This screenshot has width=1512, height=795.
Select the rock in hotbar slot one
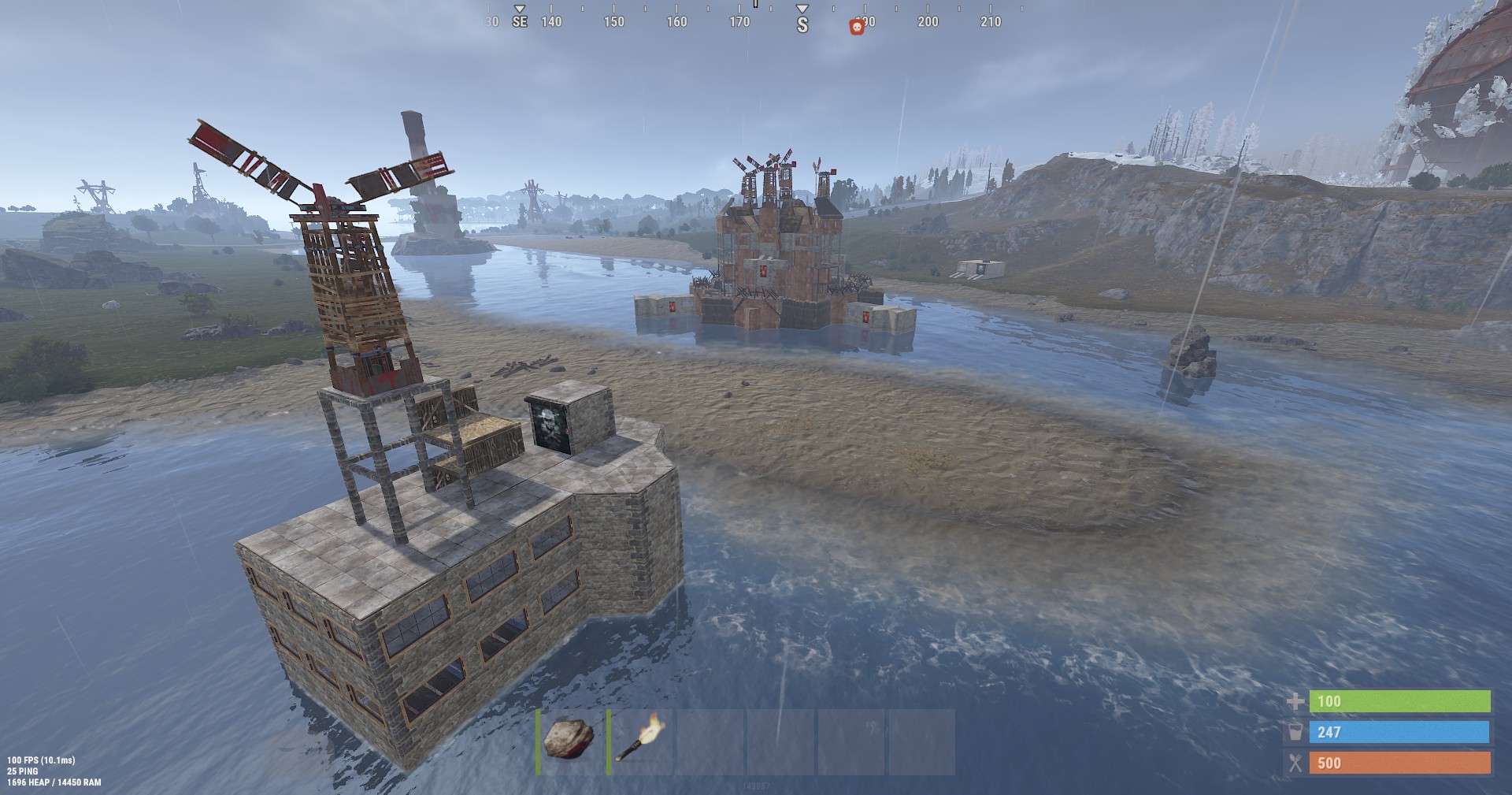pos(569,741)
